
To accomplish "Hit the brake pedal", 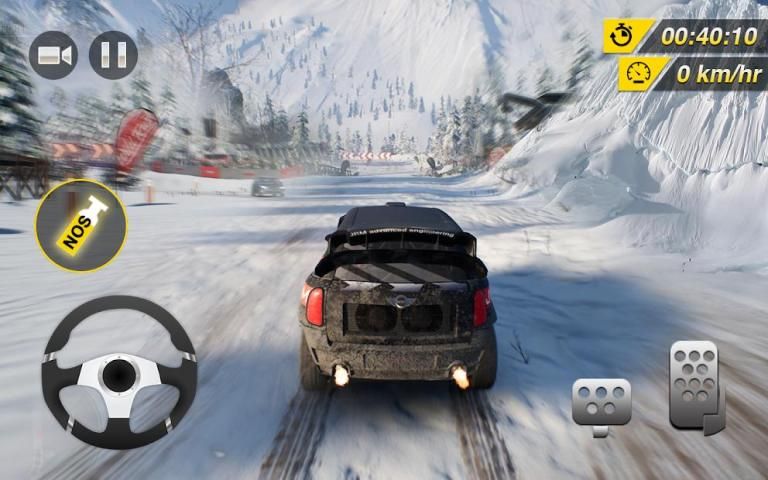I will click(601, 404).
